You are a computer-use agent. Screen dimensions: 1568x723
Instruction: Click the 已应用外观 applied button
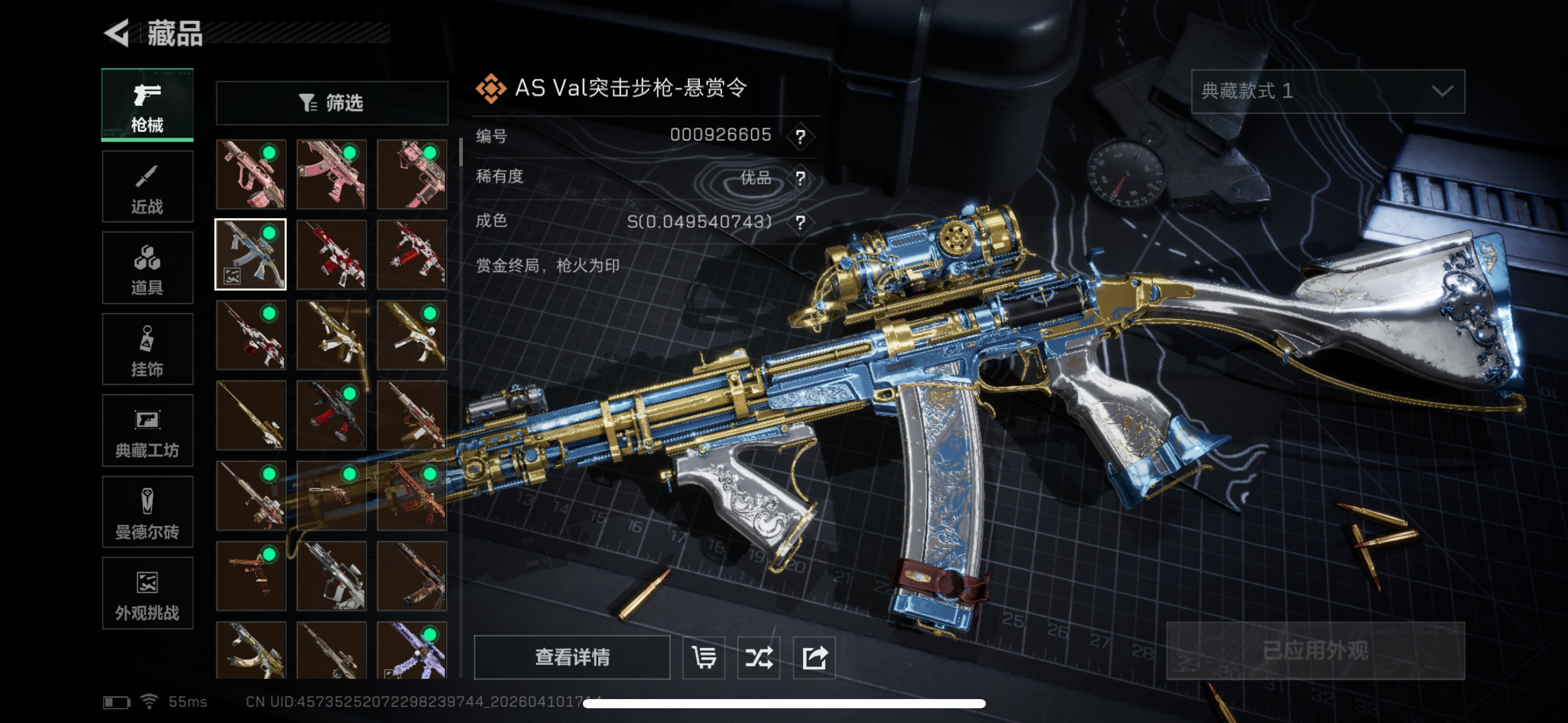(1315, 651)
